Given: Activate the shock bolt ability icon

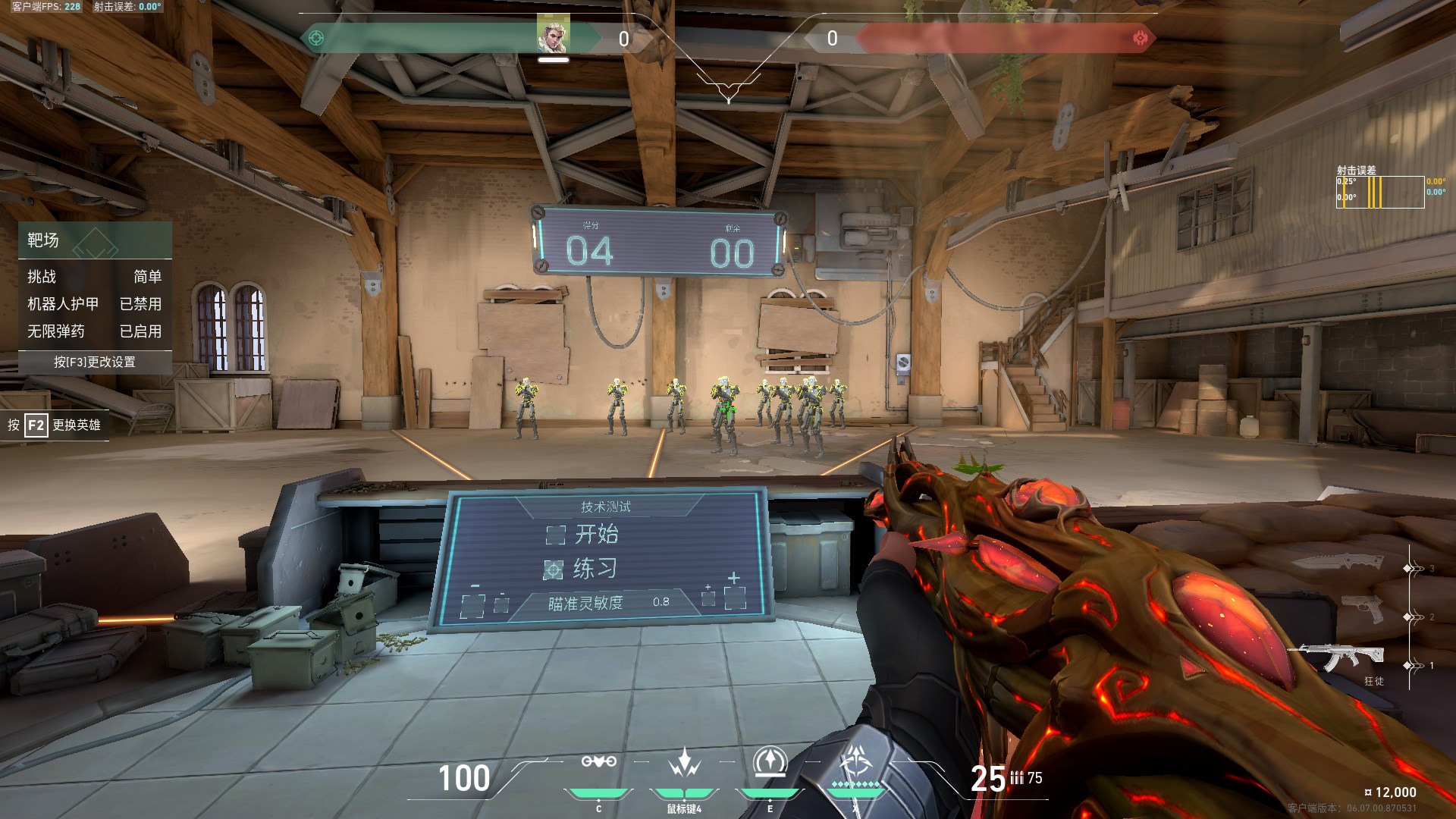Looking at the screenshot, I should [x=684, y=762].
